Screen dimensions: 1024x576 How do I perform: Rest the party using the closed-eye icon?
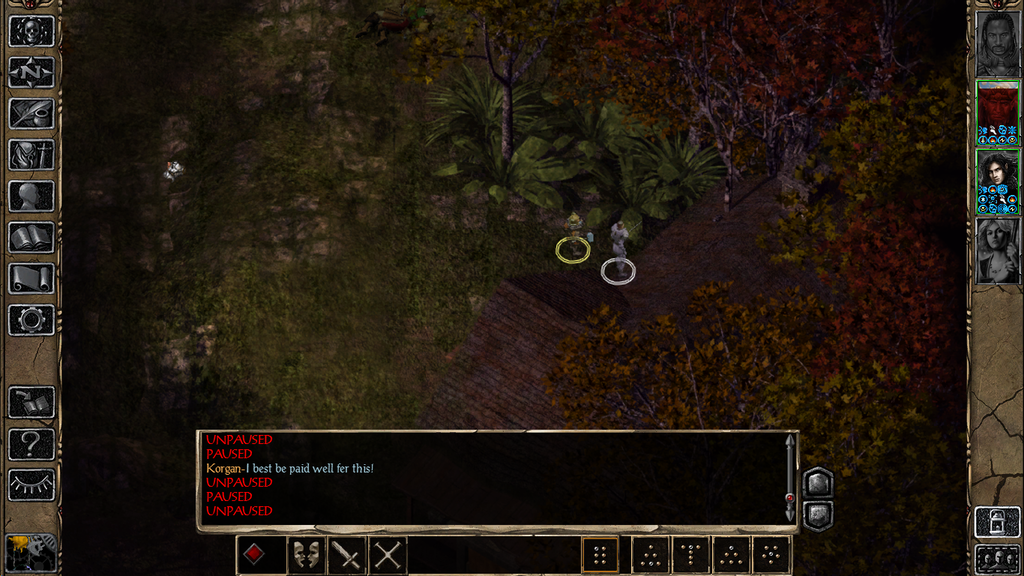(31, 484)
